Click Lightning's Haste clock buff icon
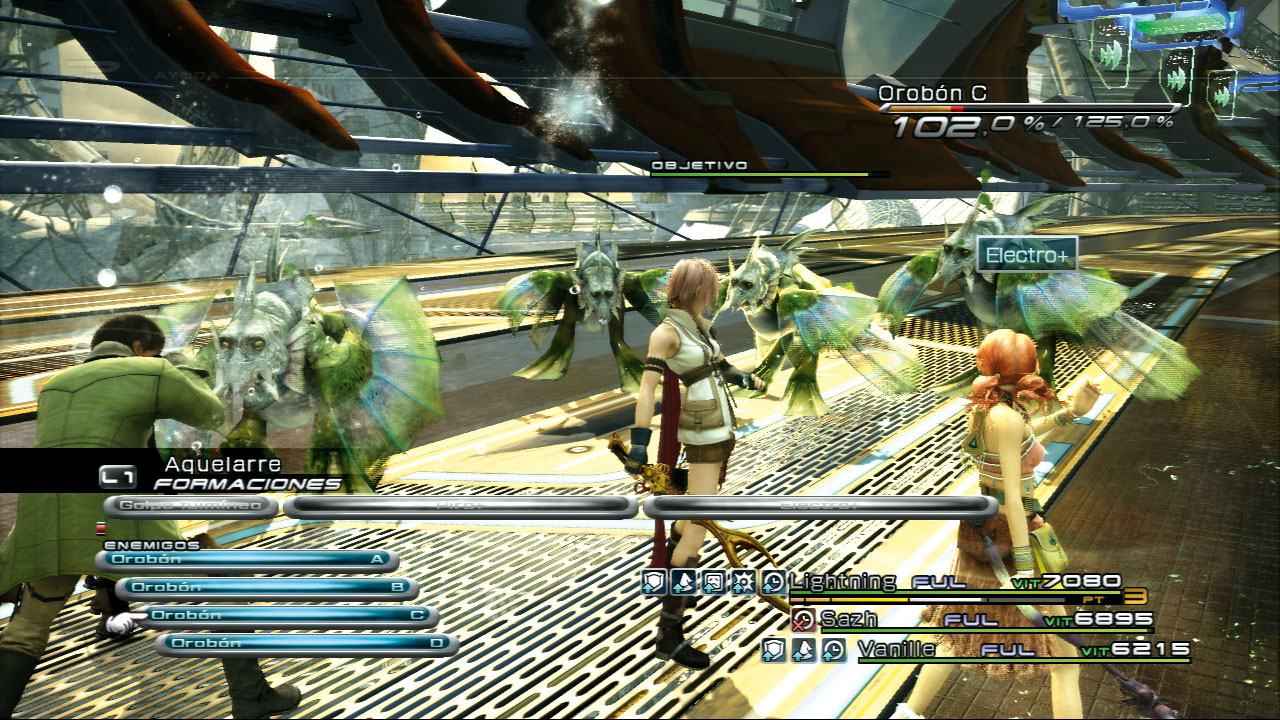This screenshot has height=720, width=1280. click(x=773, y=580)
